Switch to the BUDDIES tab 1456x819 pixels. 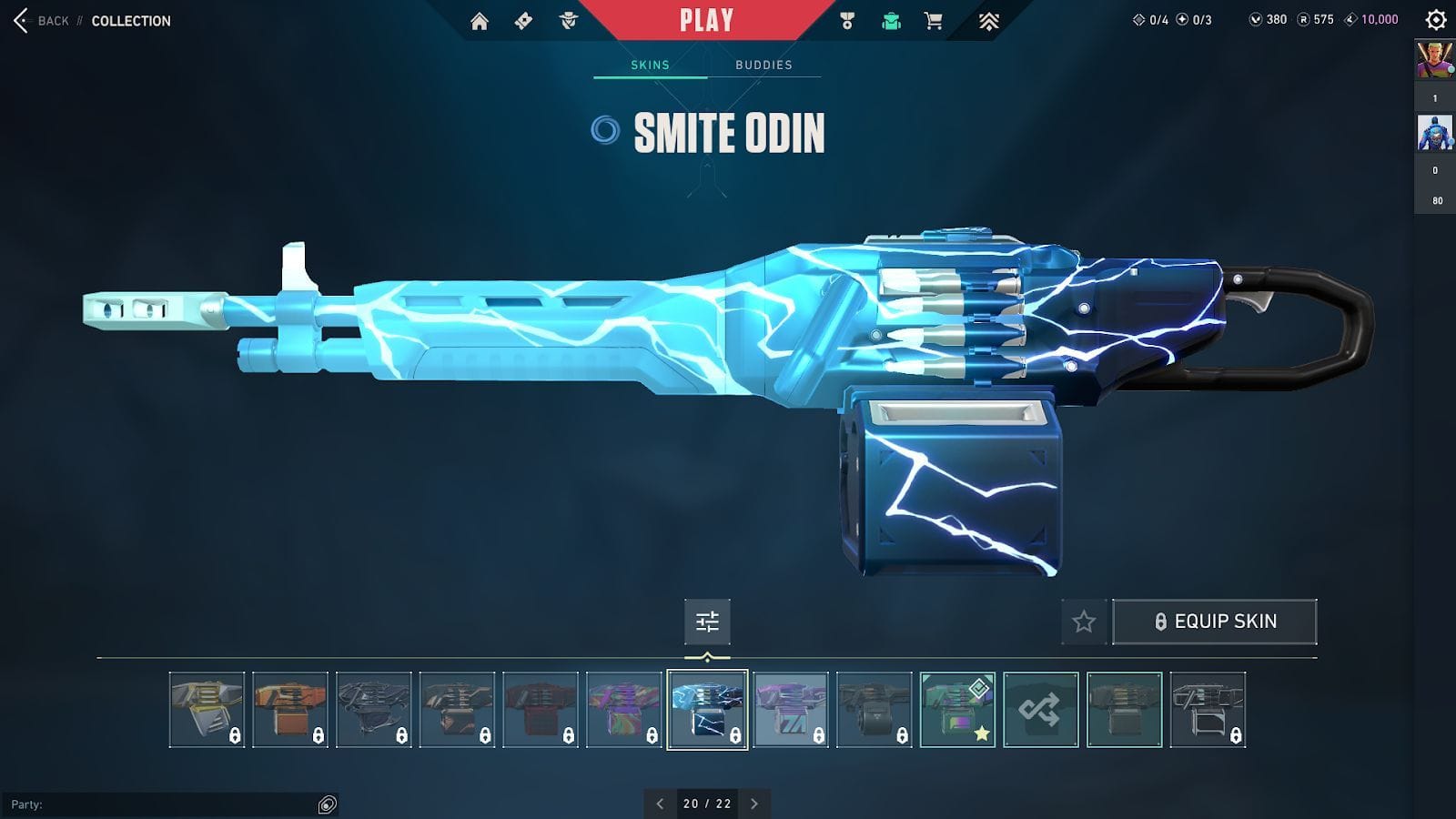click(763, 65)
